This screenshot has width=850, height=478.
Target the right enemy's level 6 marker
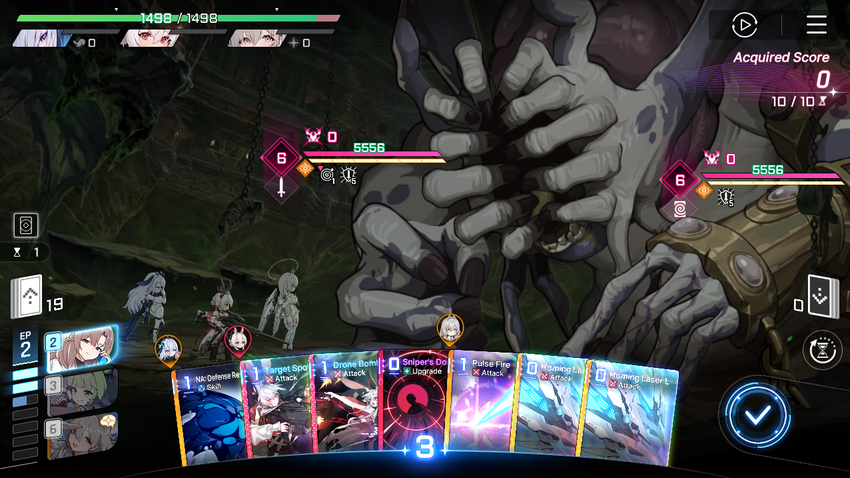[x=680, y=181]
